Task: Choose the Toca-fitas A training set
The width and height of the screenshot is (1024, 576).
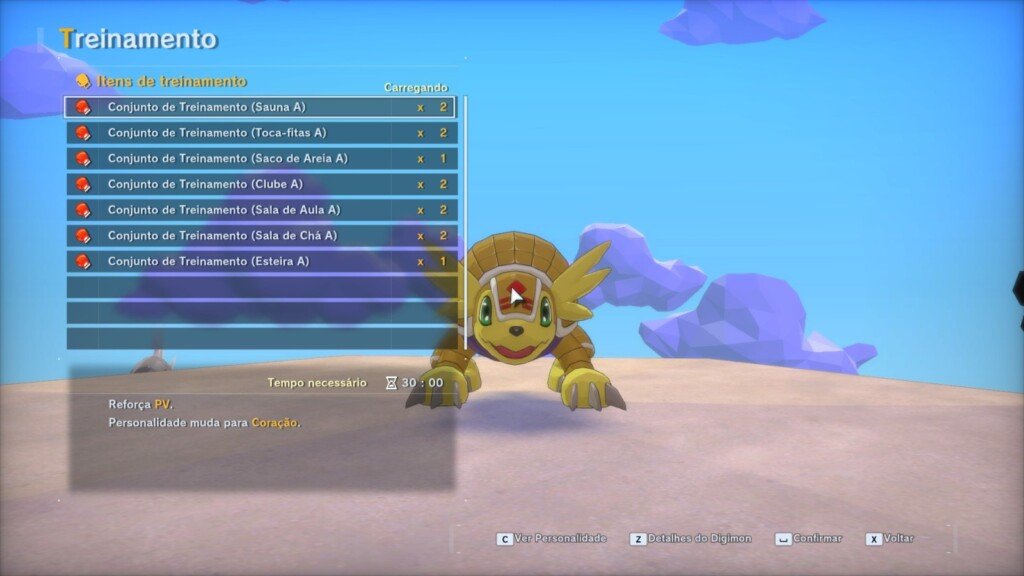Action: pyautogui.click(x=260, y=133)
